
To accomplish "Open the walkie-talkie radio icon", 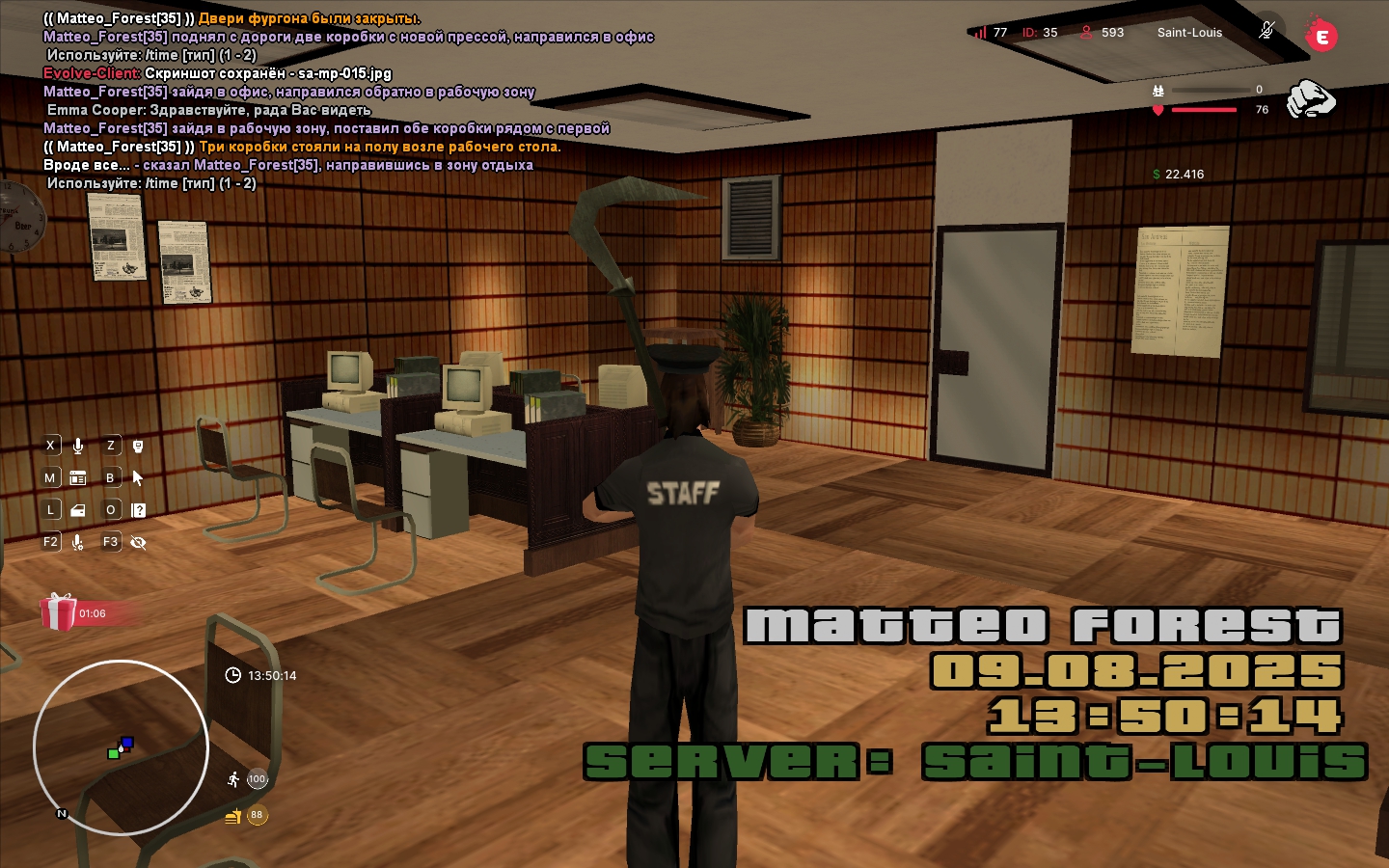I will click(138, 446).
